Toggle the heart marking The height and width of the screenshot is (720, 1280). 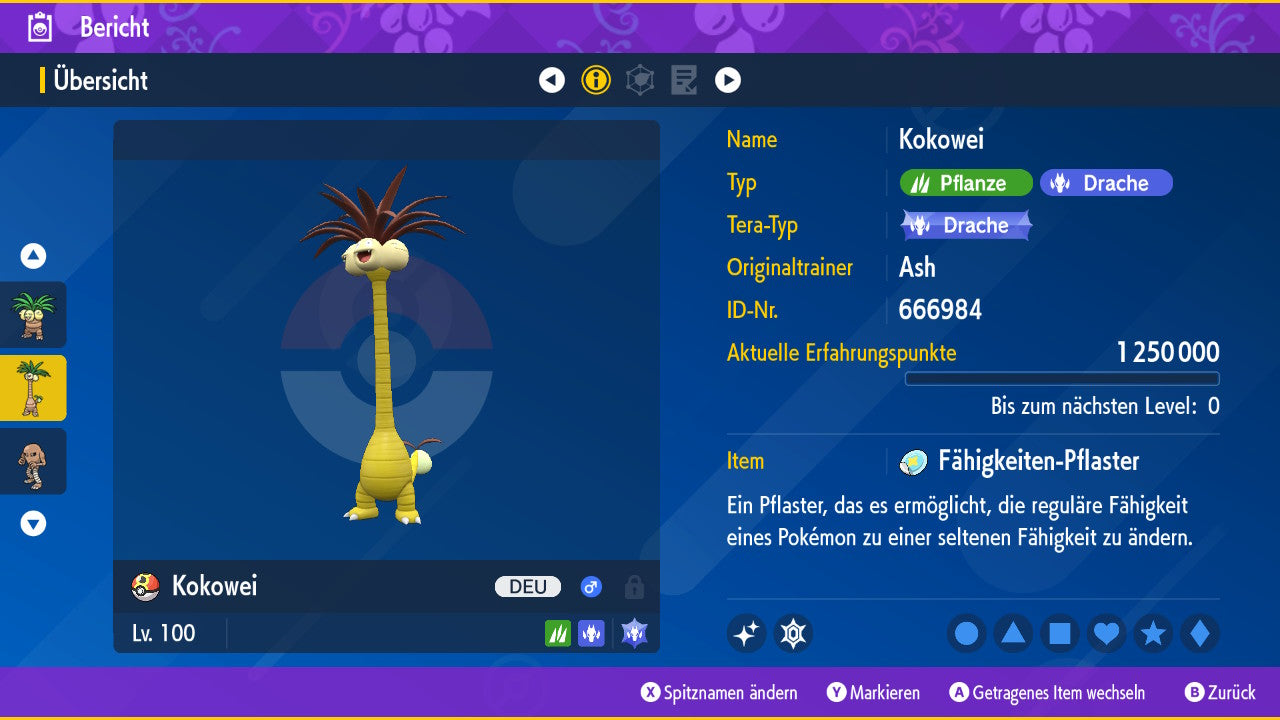click(1106, 633)
